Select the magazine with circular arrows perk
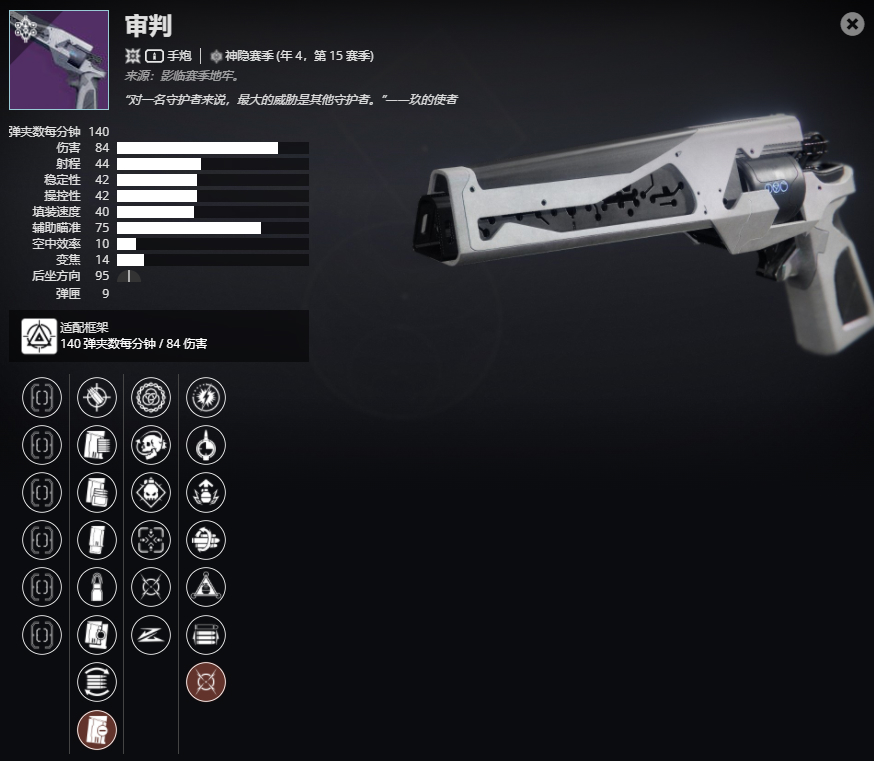874x761 pixels. [x=97, y=682]
